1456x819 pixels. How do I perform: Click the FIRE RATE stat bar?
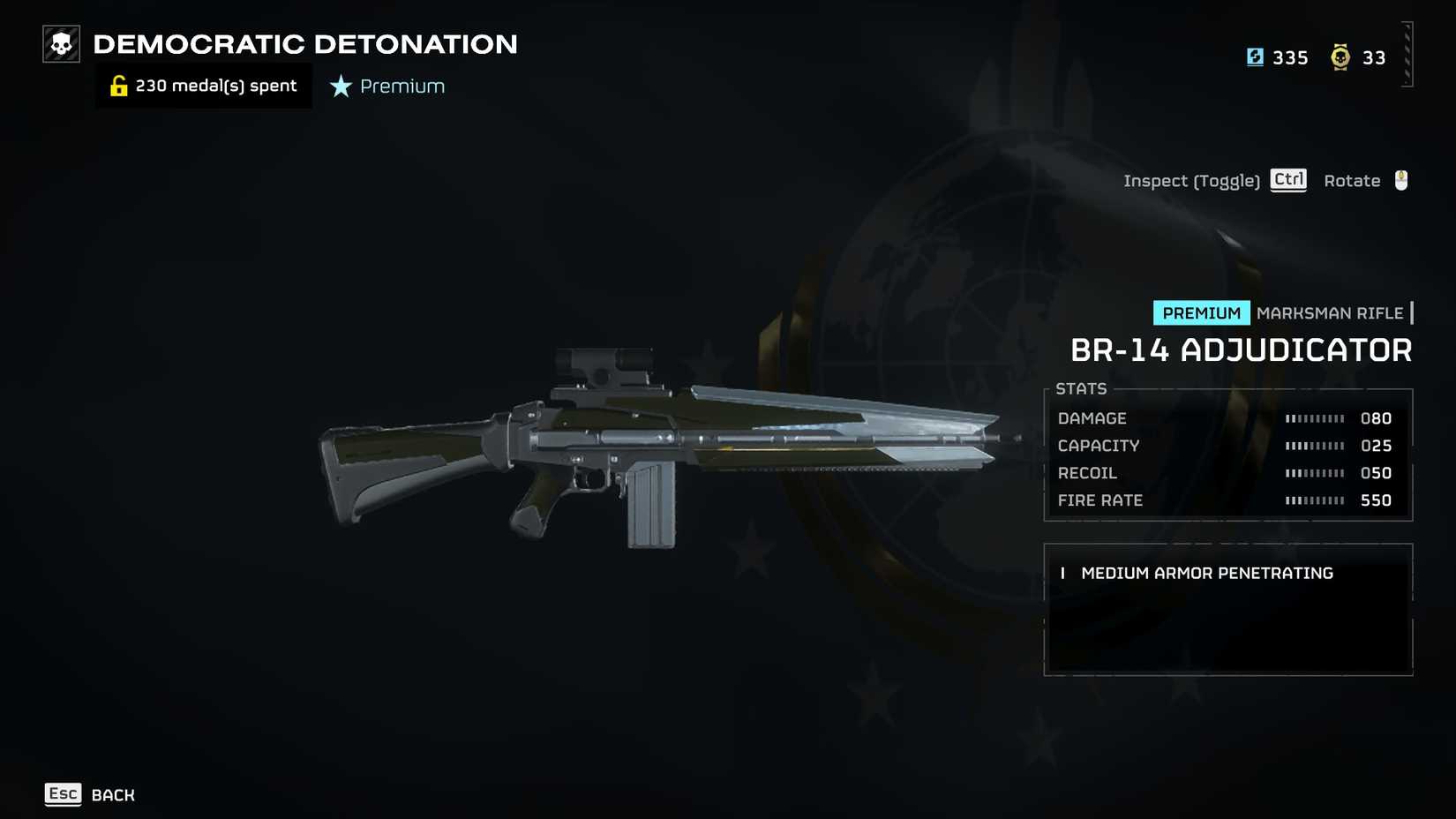pyautogui.click(x=1316, y=500)
